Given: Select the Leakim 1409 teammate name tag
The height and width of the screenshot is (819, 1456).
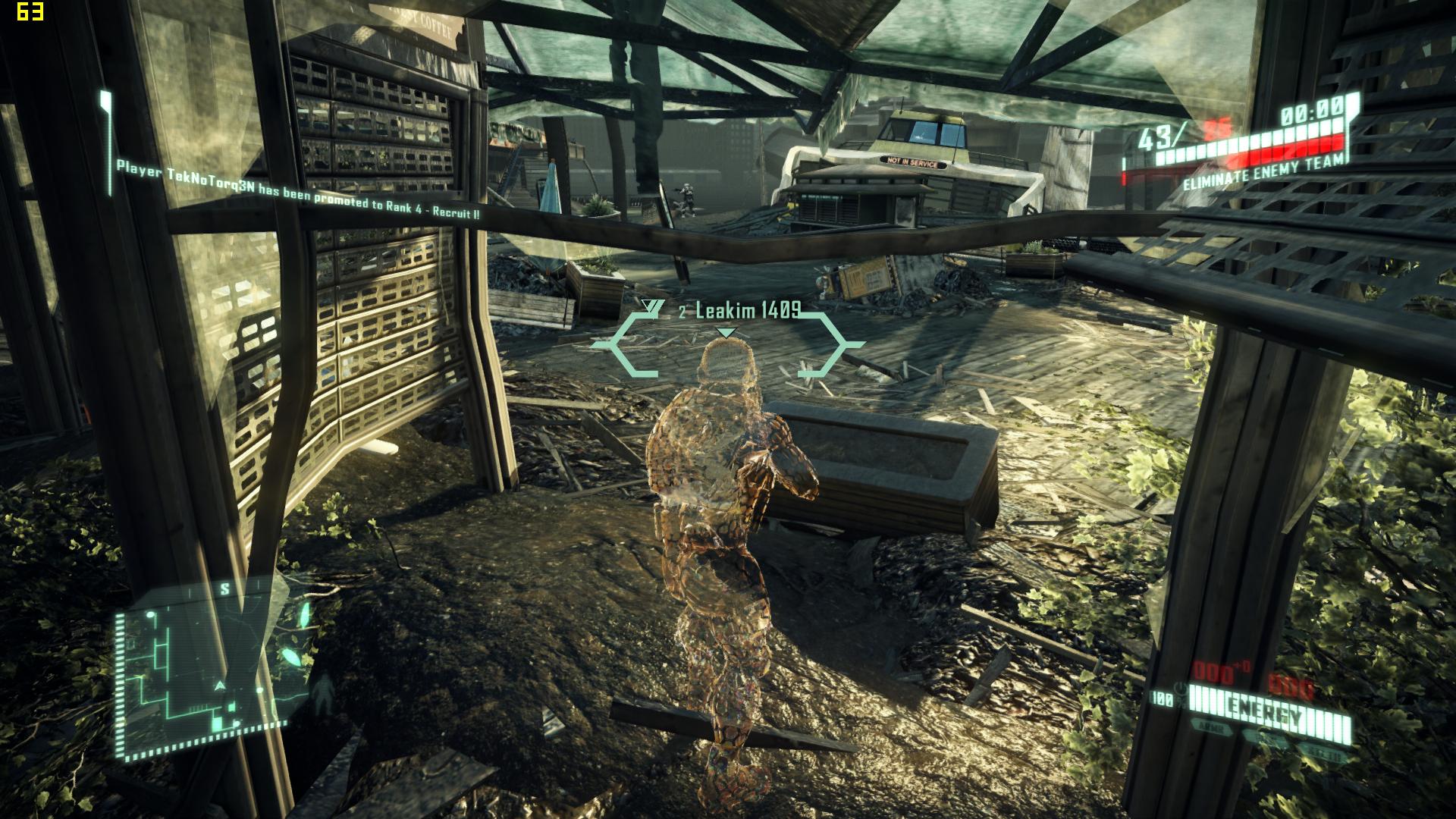Looking at the screenshot, I should [x=748, y=311].
